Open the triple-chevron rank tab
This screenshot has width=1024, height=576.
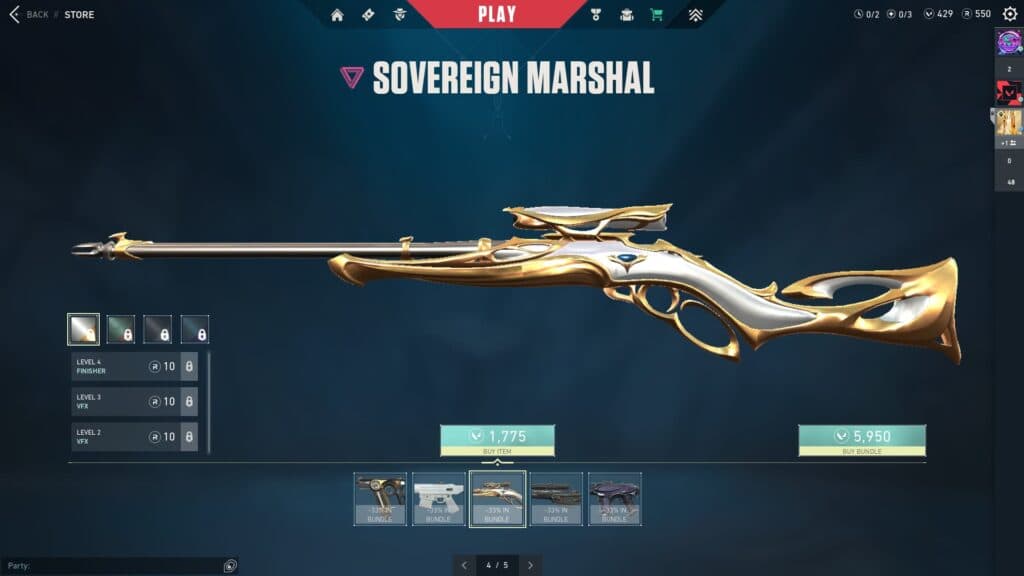coord(696,14)
